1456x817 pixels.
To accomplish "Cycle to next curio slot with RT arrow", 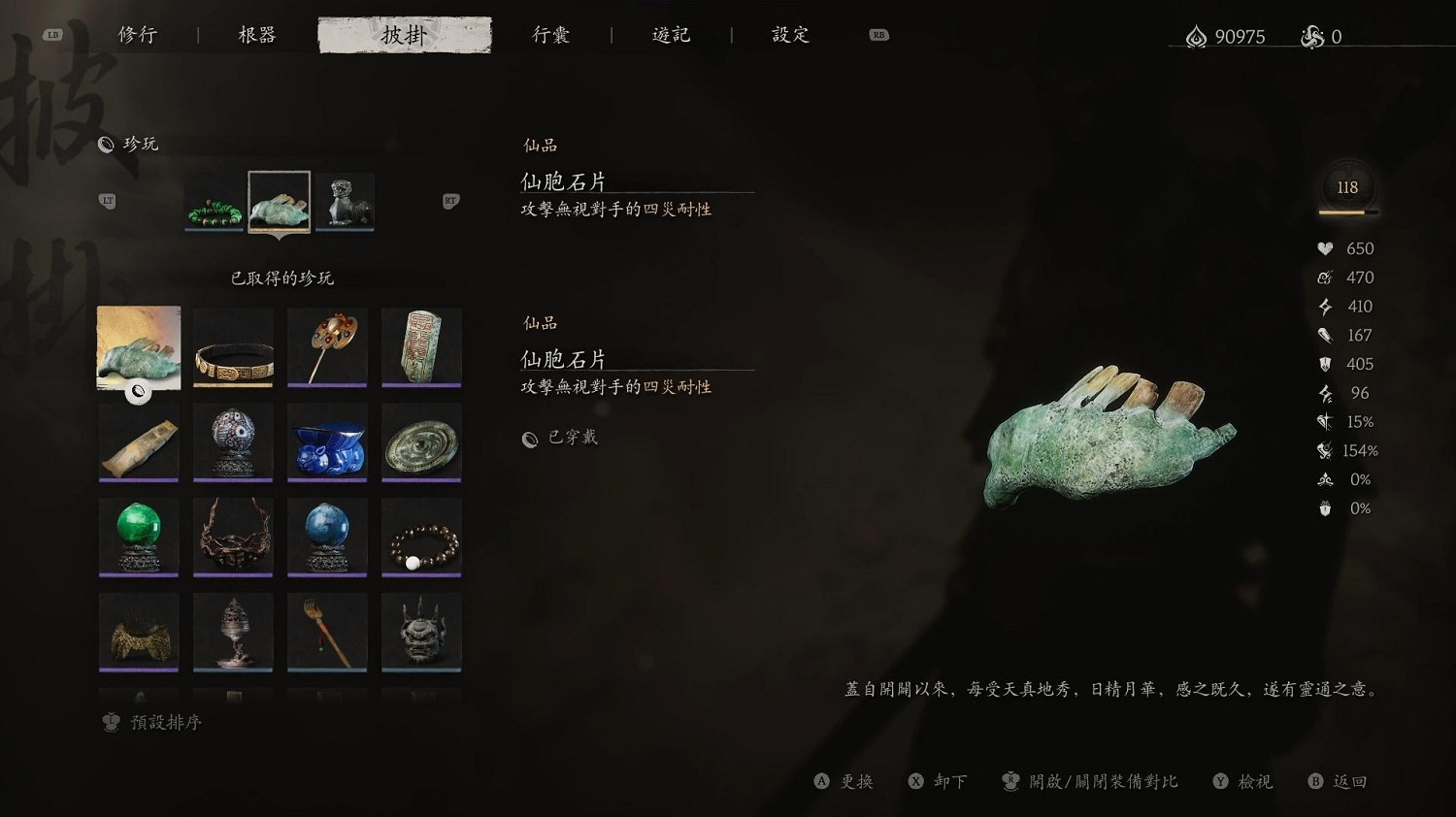I will [449, 201].
